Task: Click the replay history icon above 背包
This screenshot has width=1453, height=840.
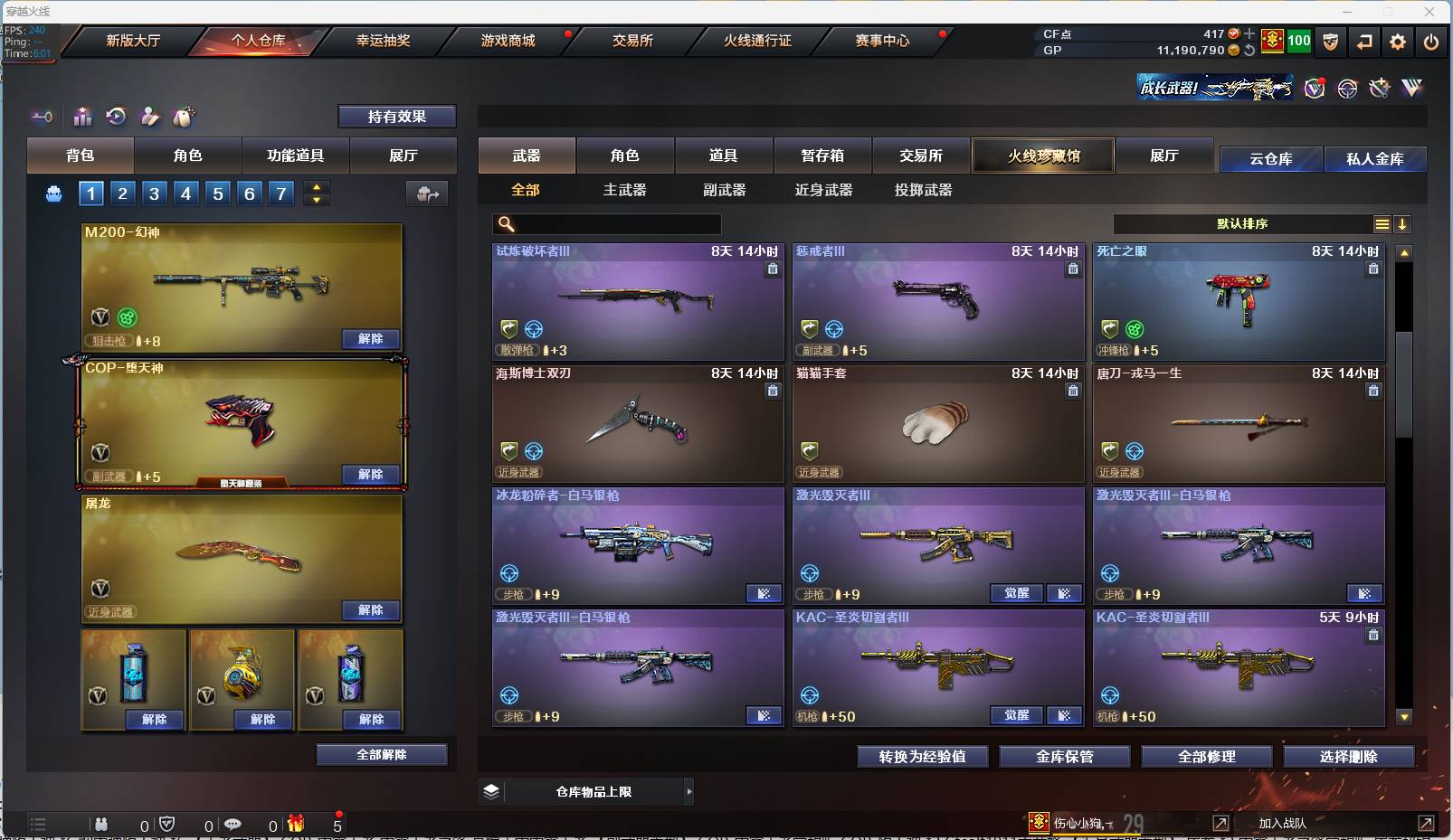Action: point(117,117)
